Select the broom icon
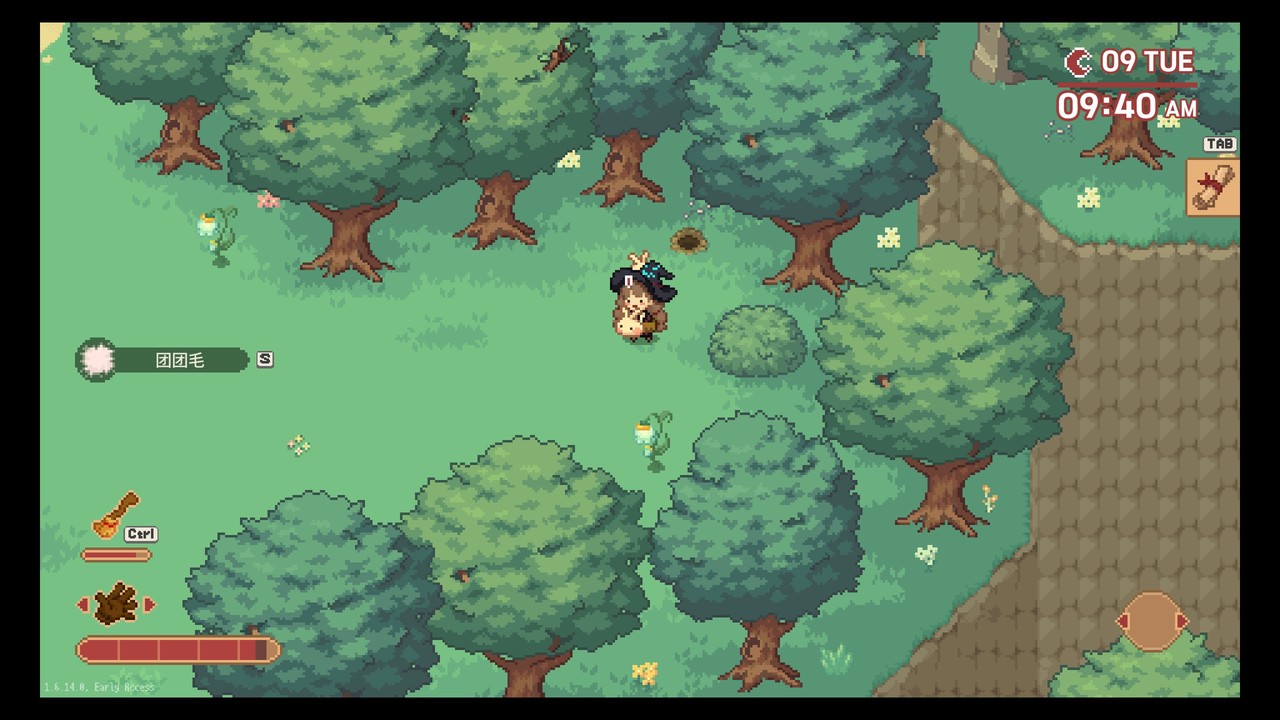 115,515
